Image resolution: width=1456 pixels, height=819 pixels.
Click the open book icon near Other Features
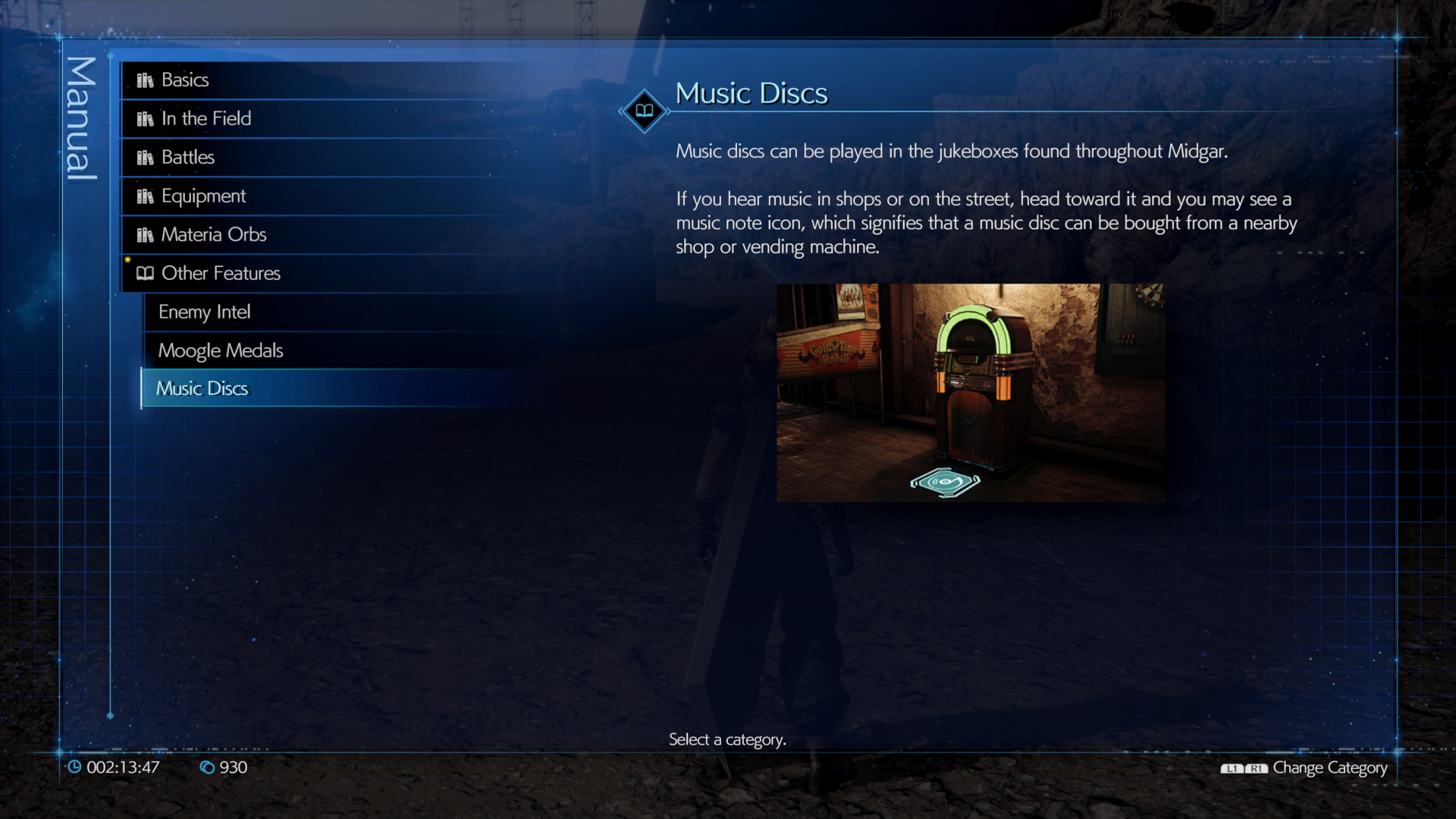point(145,273)
